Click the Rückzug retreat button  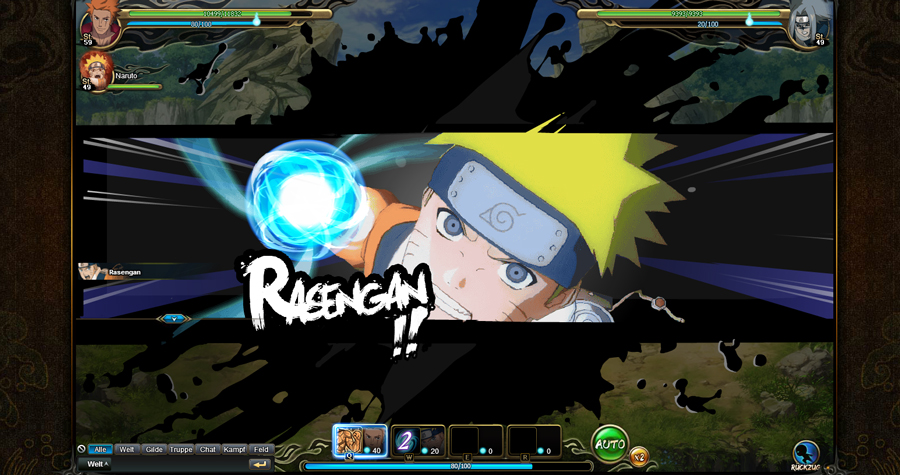point(806,455)
